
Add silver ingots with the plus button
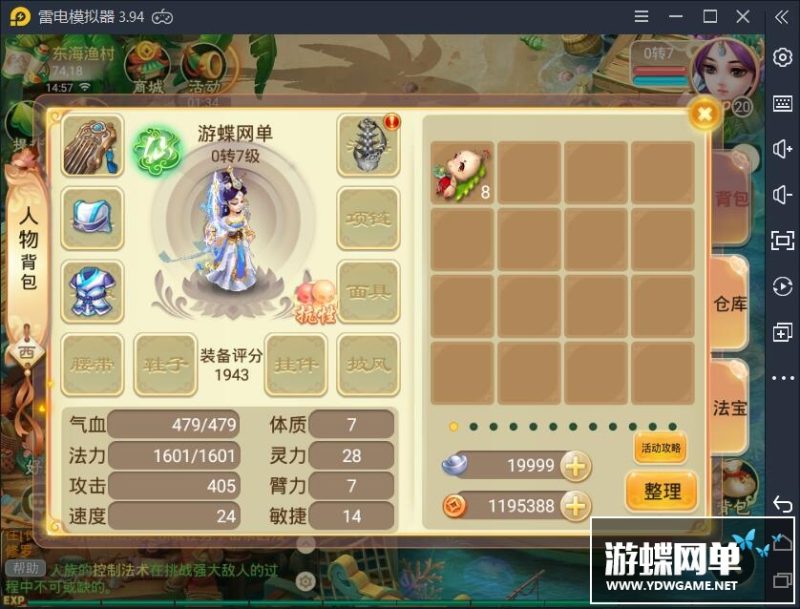click(575, 466)
